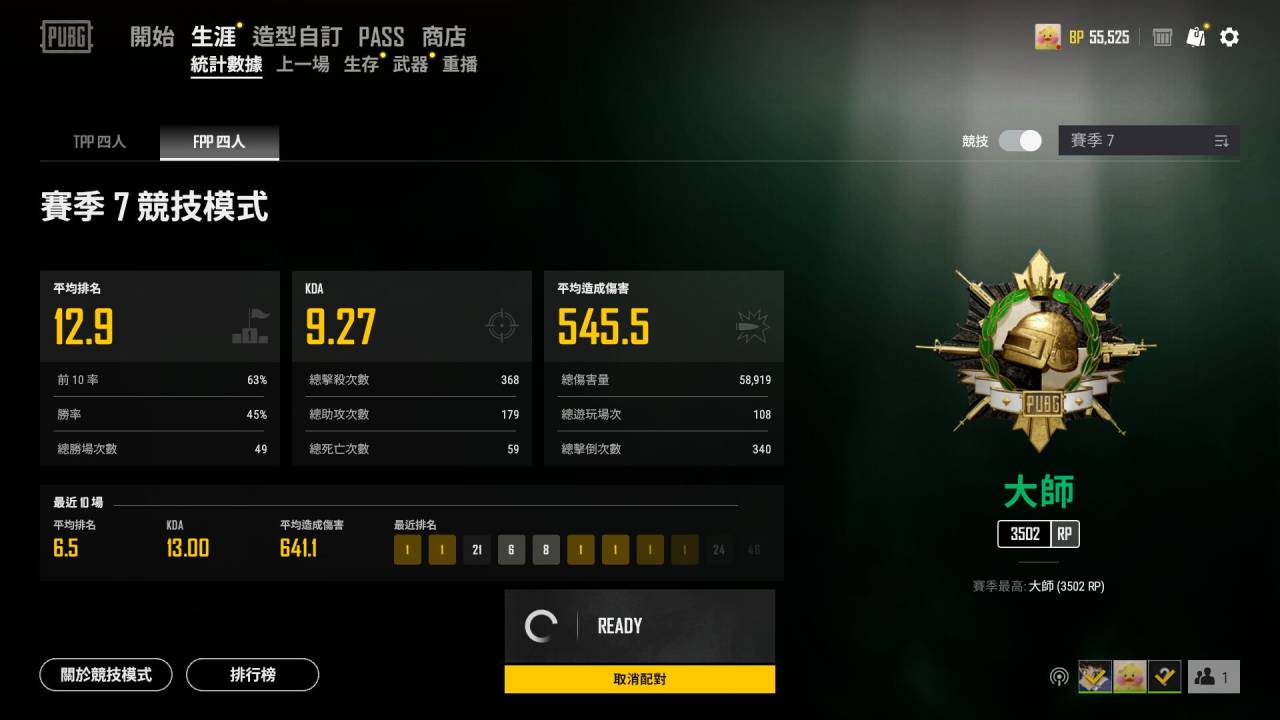Open the friends list icon

pyautogui.click(x=1213, y=677)
